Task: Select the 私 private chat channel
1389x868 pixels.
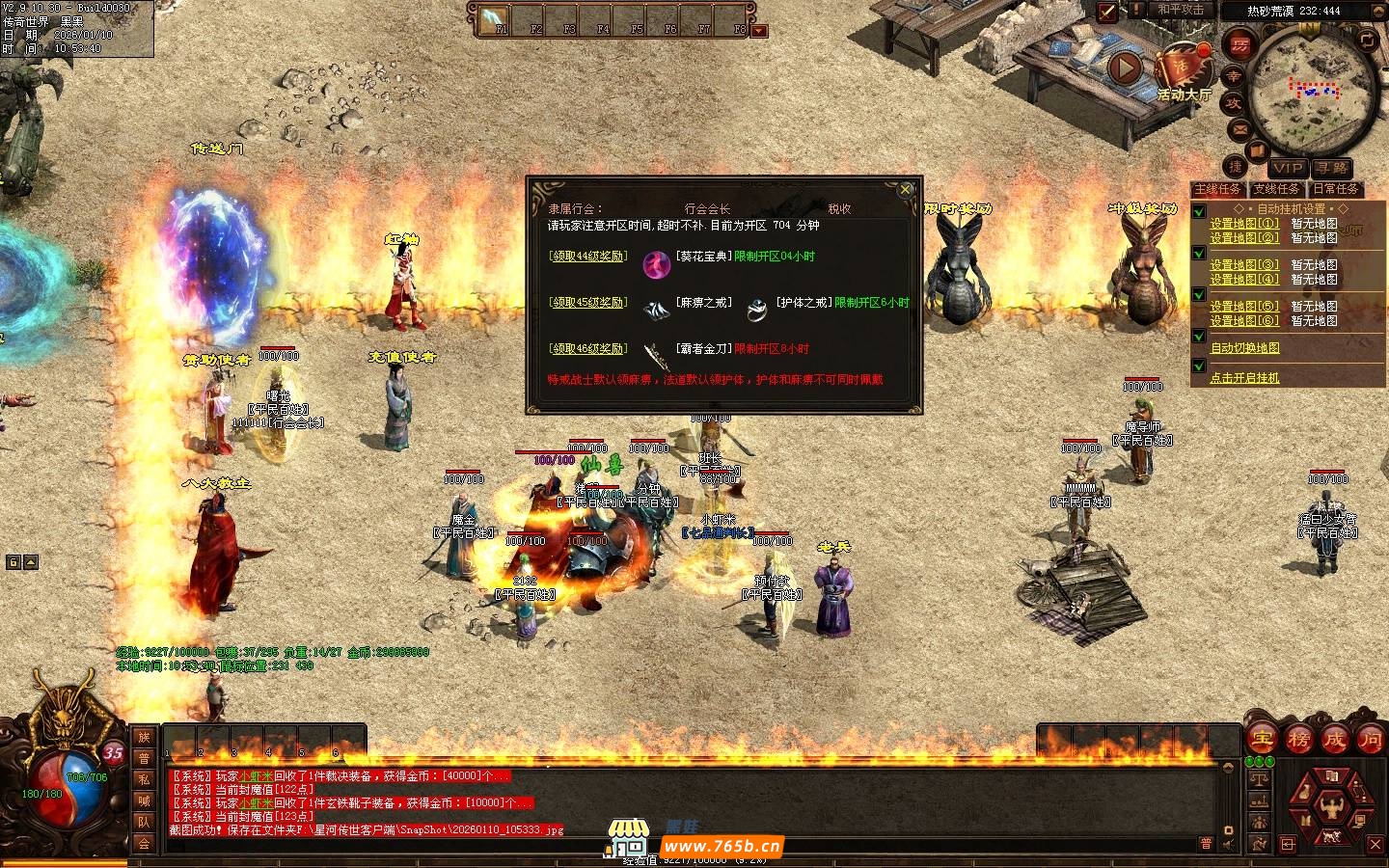Action: click(x=144, y=779)
